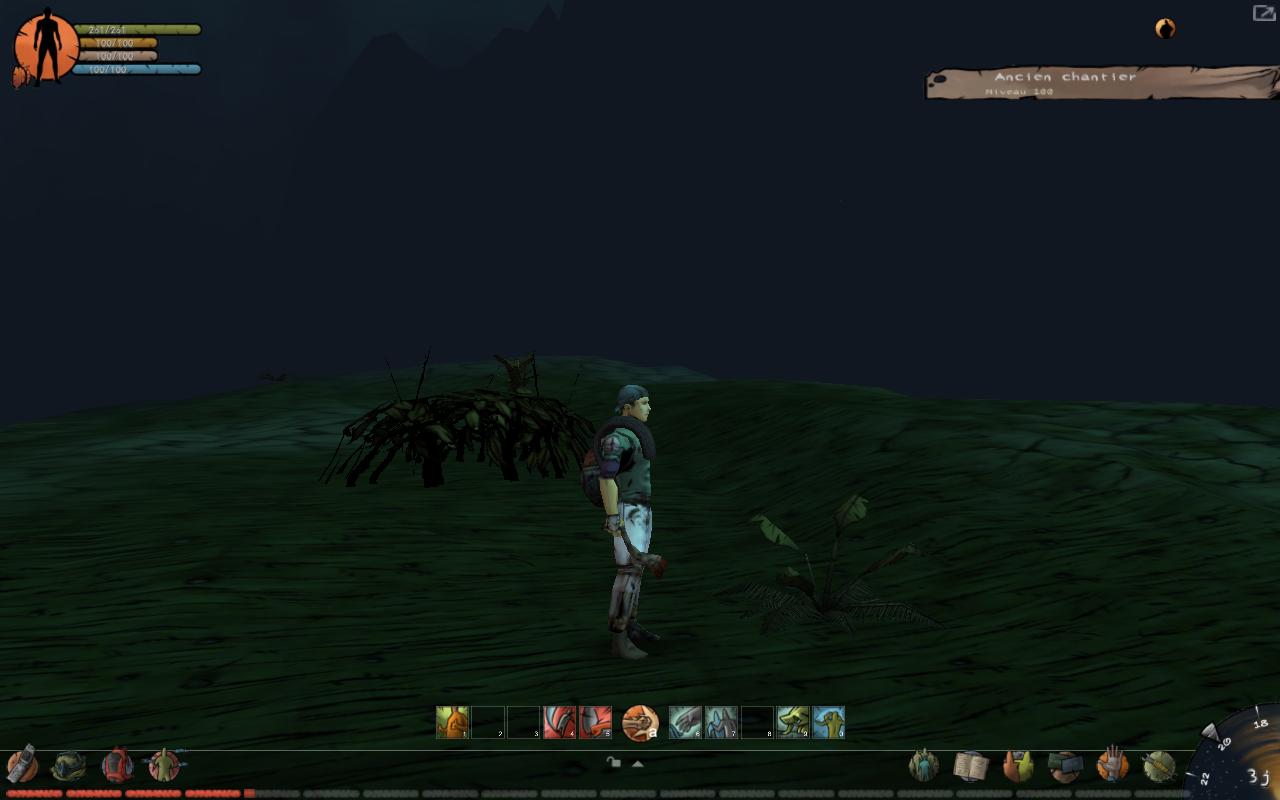Open the mobile phone menu icon
The height and width of the screenshot is (800, 1280).
tap(22, 765)
